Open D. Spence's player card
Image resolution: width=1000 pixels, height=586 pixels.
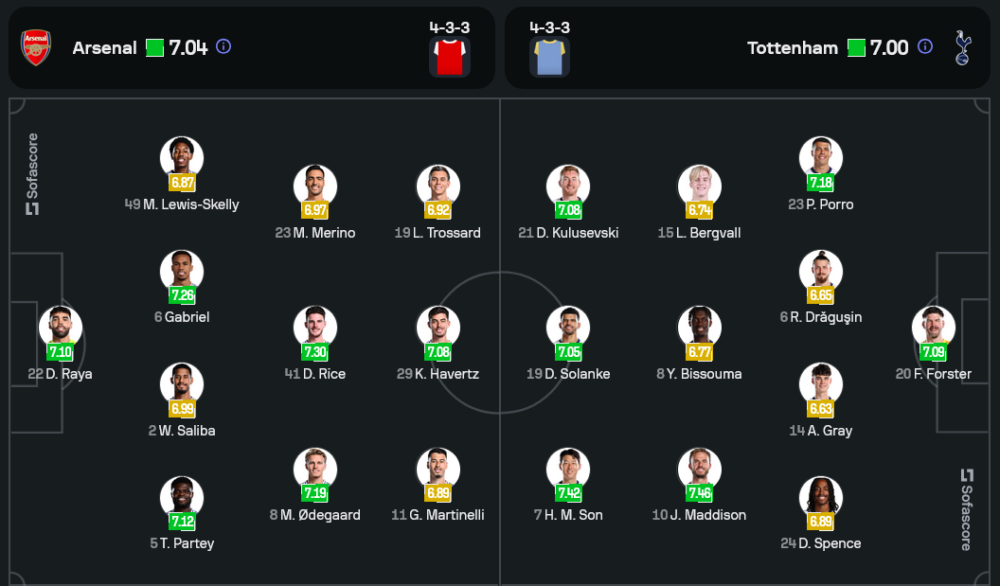click(x=821, y=498)
